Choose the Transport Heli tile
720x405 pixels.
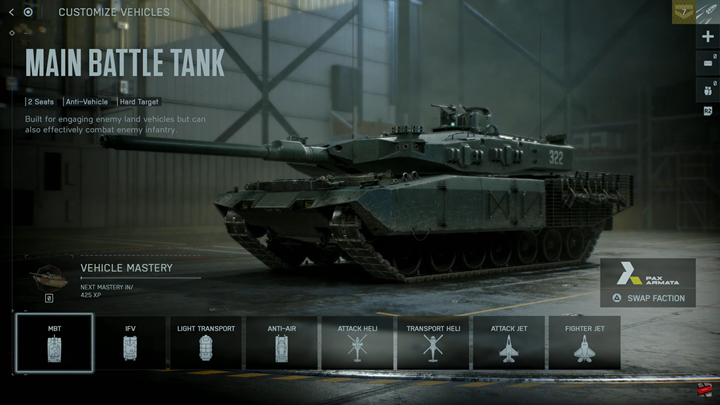[x=433, y=343]
